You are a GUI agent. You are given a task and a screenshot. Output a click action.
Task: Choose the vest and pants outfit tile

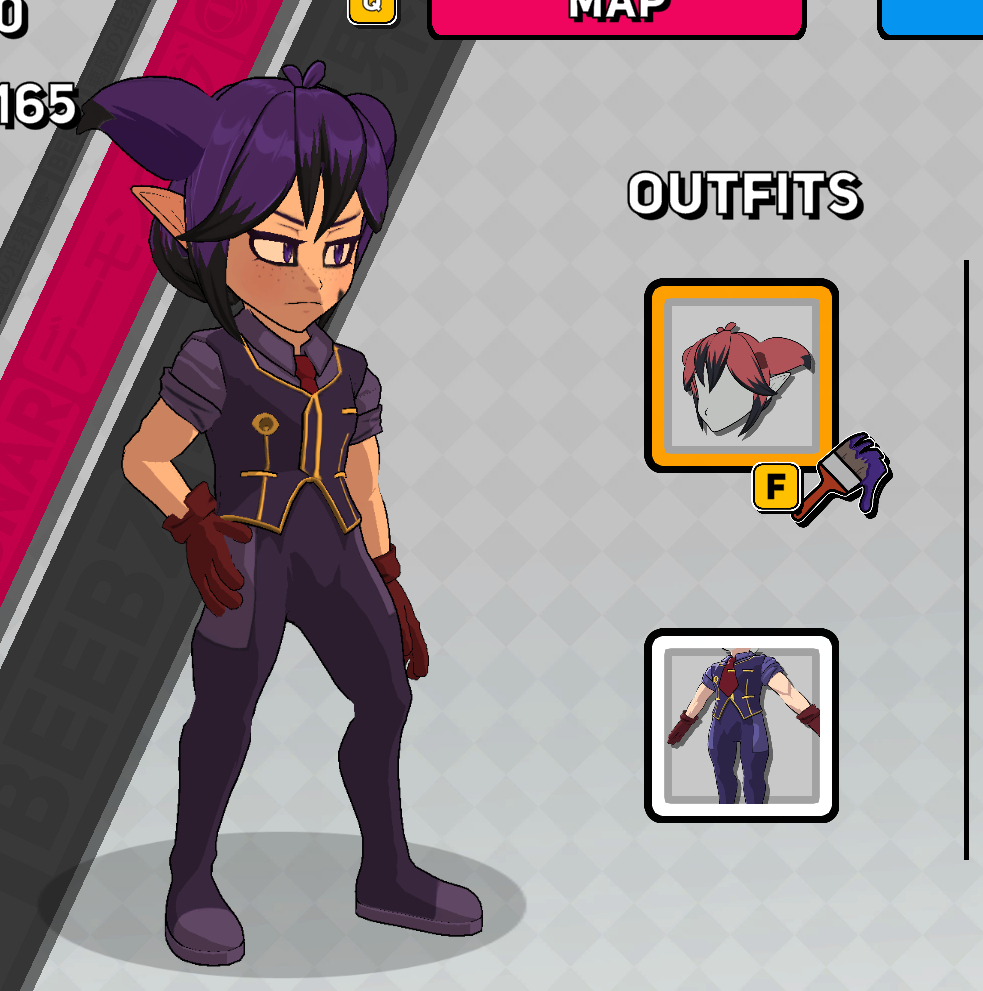pyautogui.click(x=741, y=725)
